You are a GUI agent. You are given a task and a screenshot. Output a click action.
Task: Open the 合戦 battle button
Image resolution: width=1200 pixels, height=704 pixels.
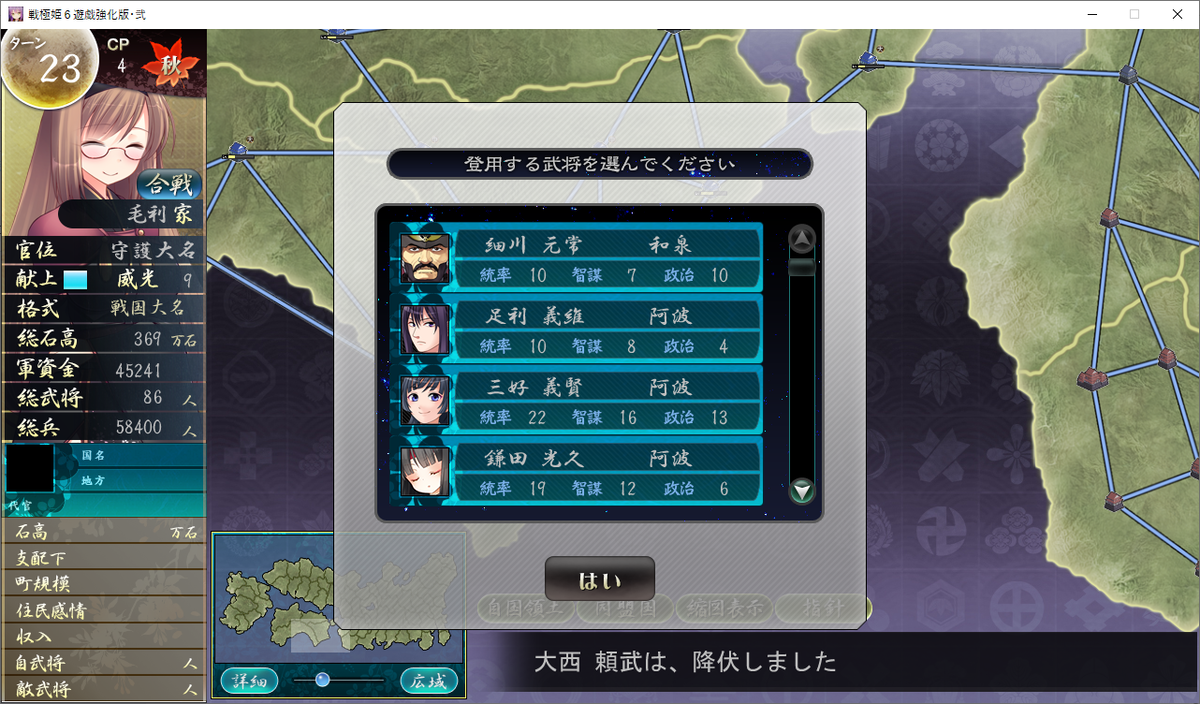(168, 184)
